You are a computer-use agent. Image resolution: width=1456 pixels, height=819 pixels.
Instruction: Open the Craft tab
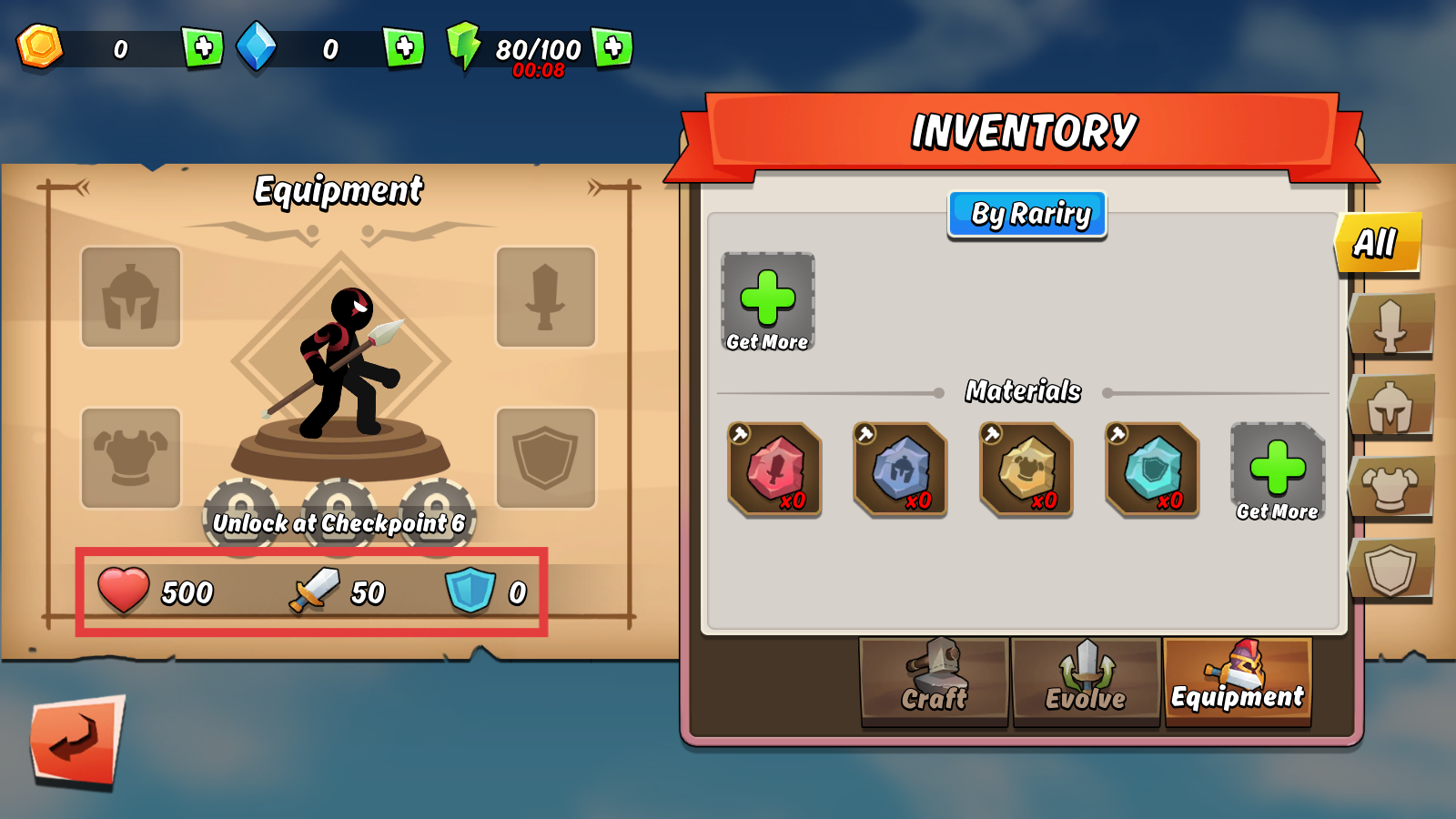coord(935,681)
